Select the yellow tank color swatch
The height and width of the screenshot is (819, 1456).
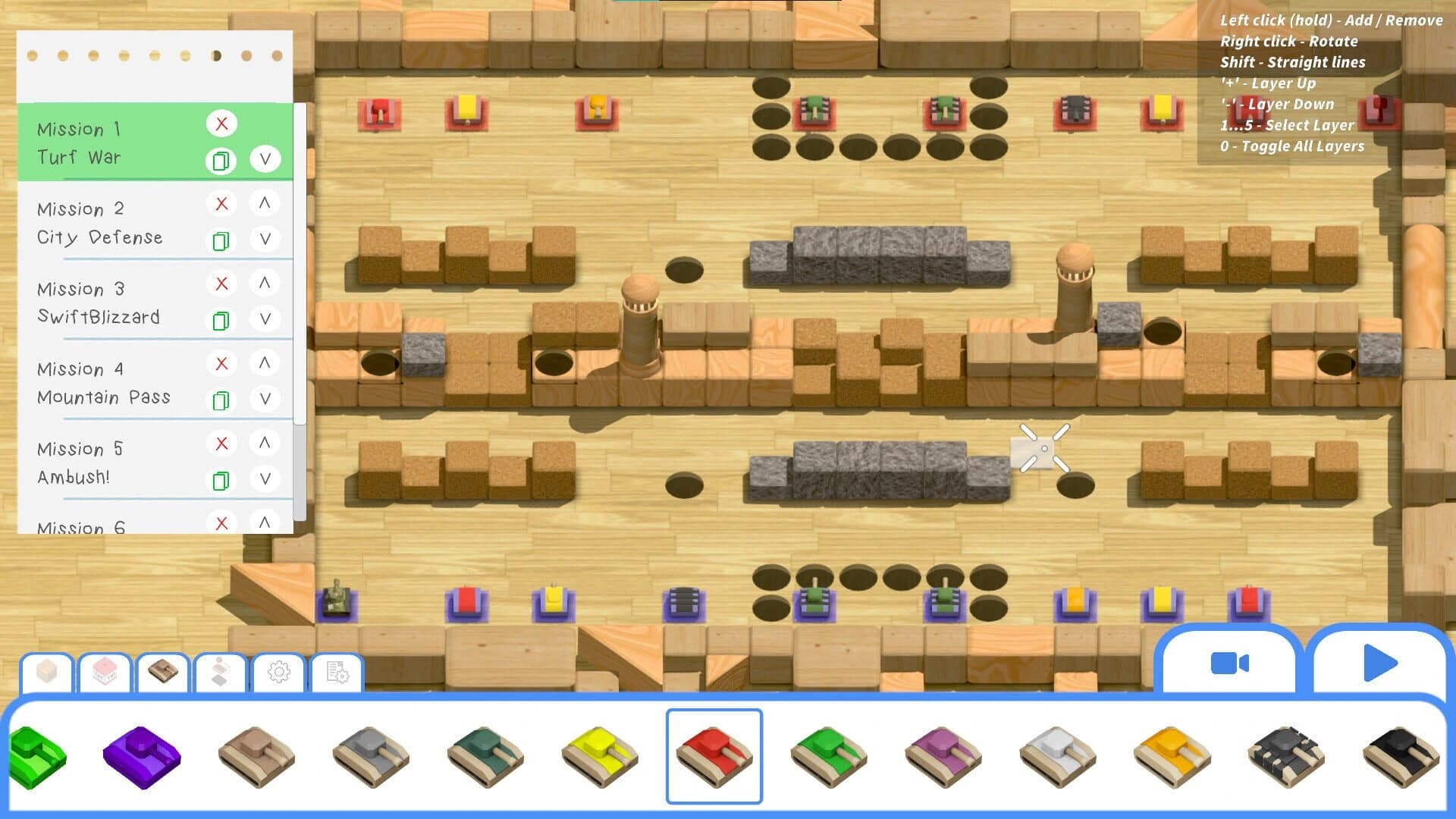[x=599, y=755]
